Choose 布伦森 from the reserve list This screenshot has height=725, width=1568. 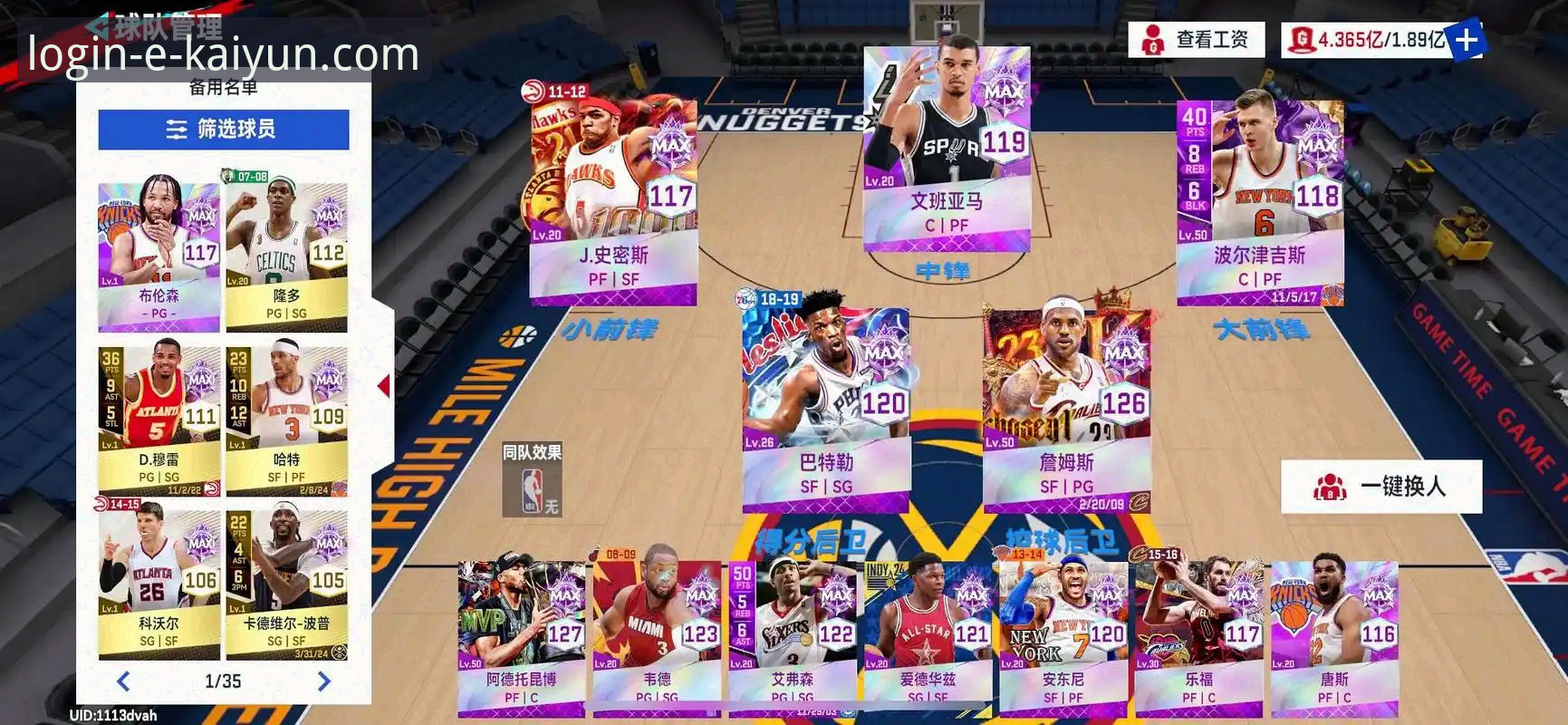[159, 254]
